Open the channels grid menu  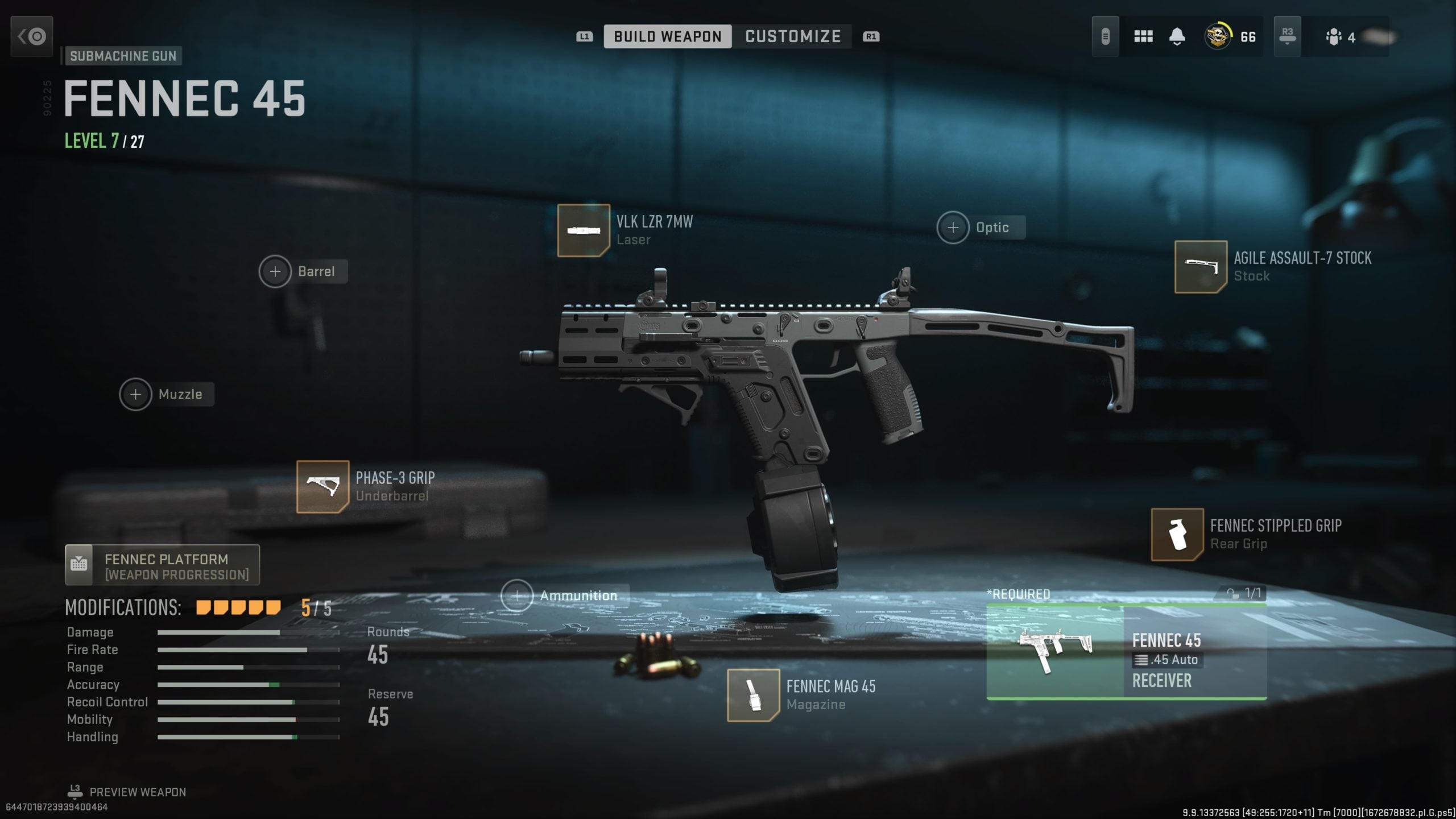coord(1143,36)
